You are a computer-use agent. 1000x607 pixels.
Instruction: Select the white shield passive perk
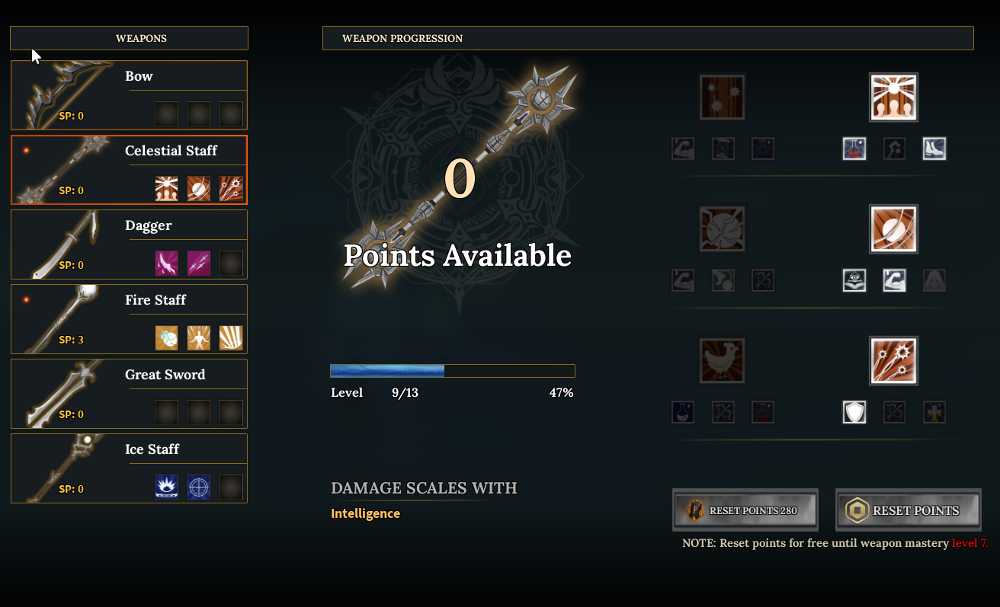click(854, 412)
